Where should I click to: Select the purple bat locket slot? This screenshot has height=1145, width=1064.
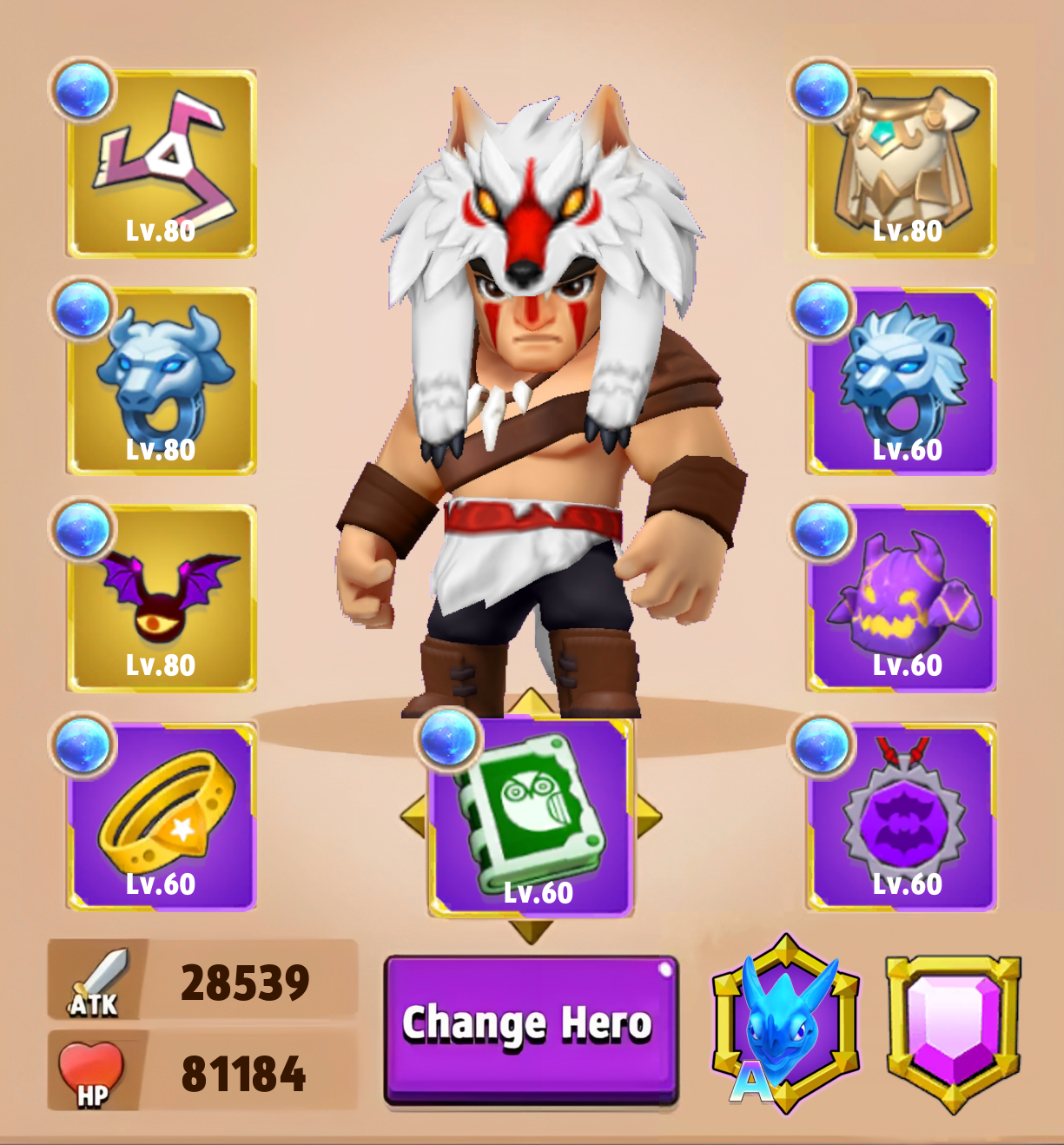coord(902,817)
